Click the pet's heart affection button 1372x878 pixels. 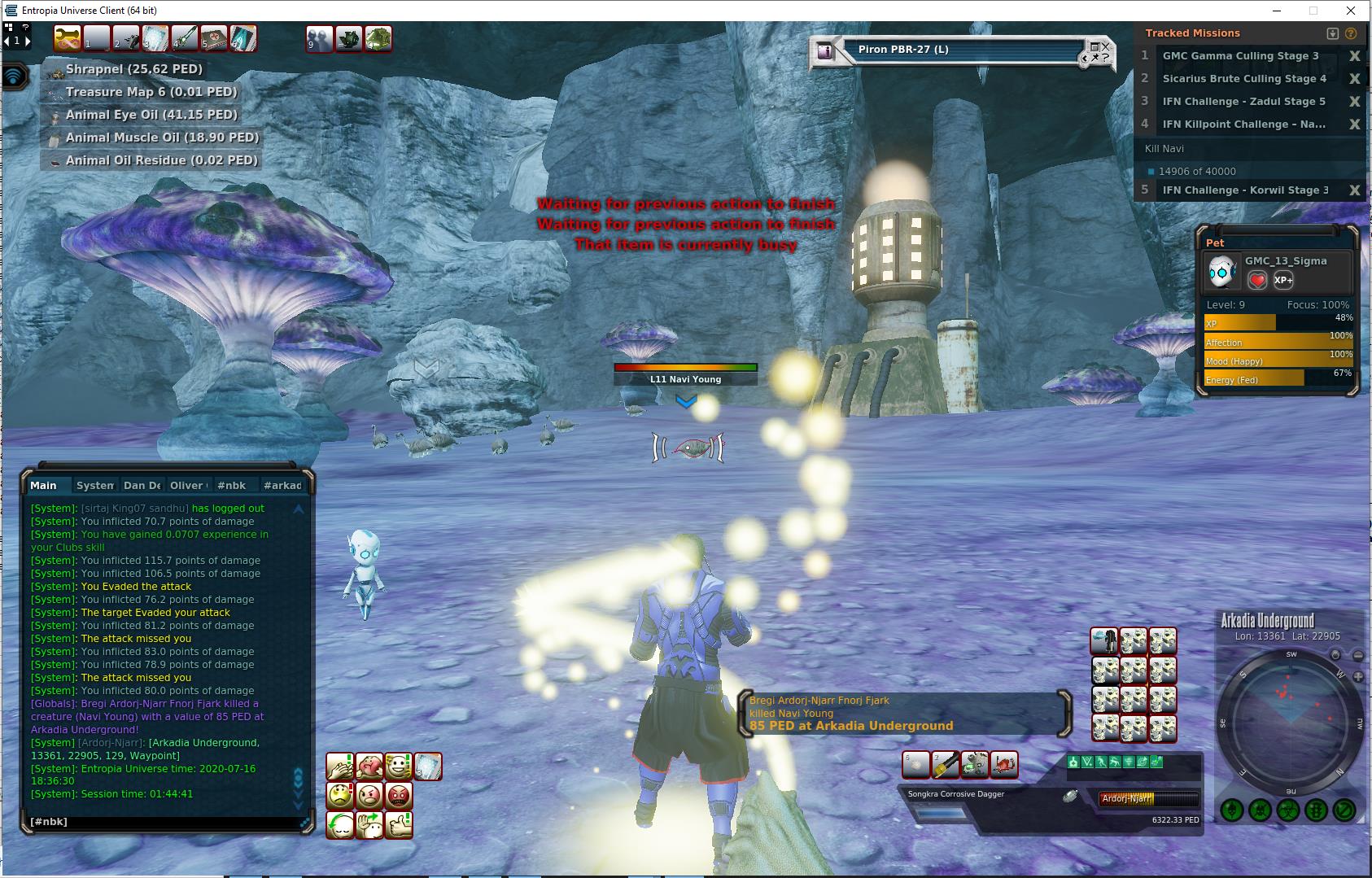(x=1257, y=280)
